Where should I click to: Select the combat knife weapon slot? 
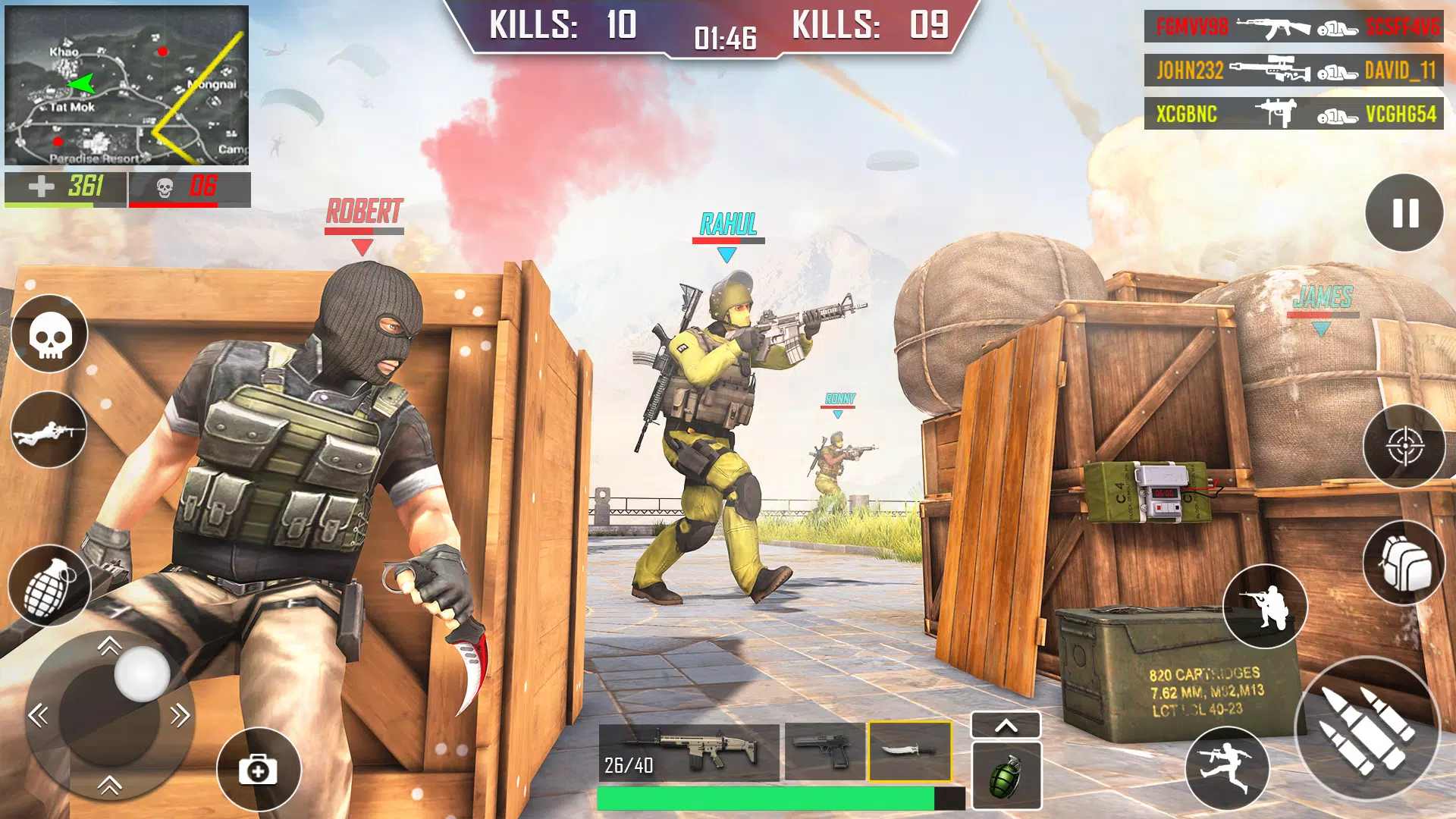(909, 752)
